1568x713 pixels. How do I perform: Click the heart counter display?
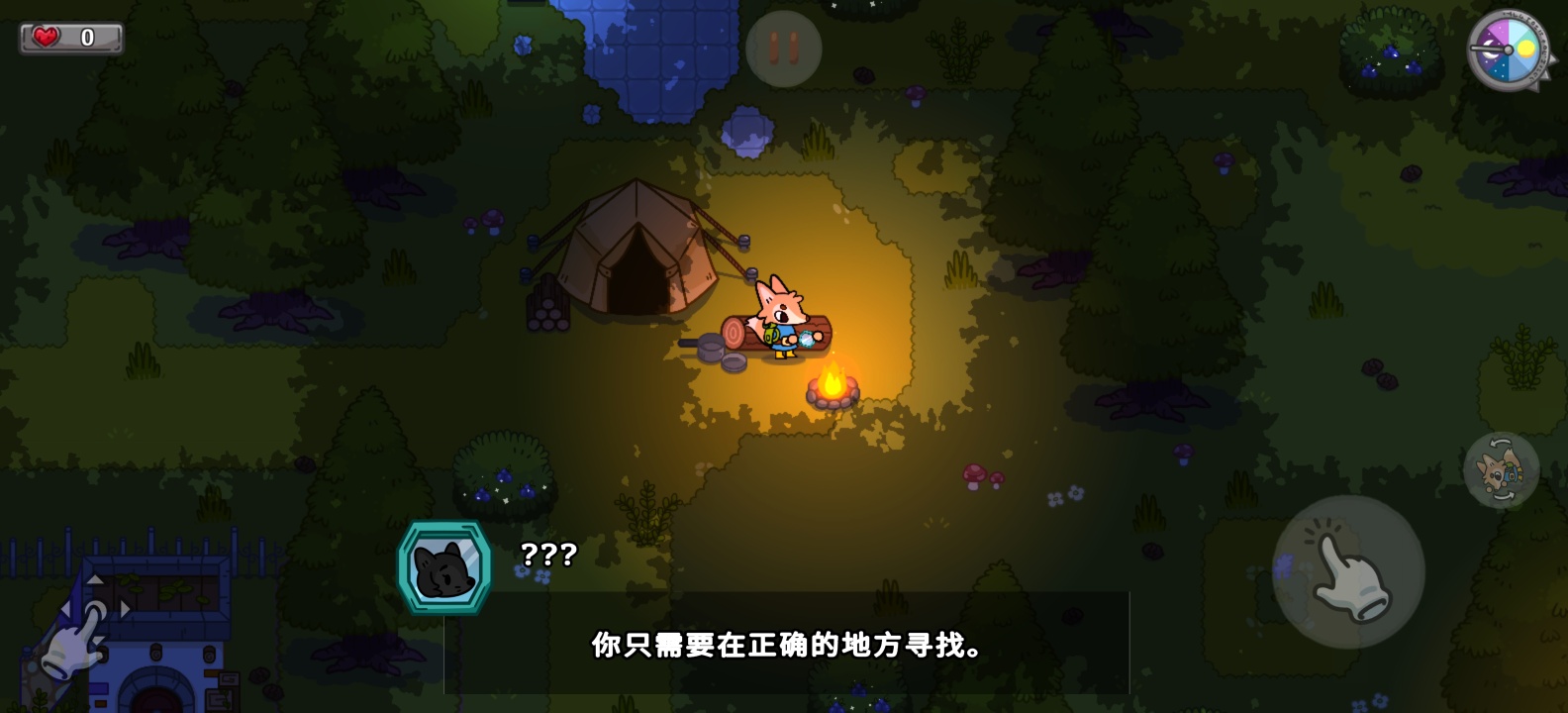coord(69,37)
